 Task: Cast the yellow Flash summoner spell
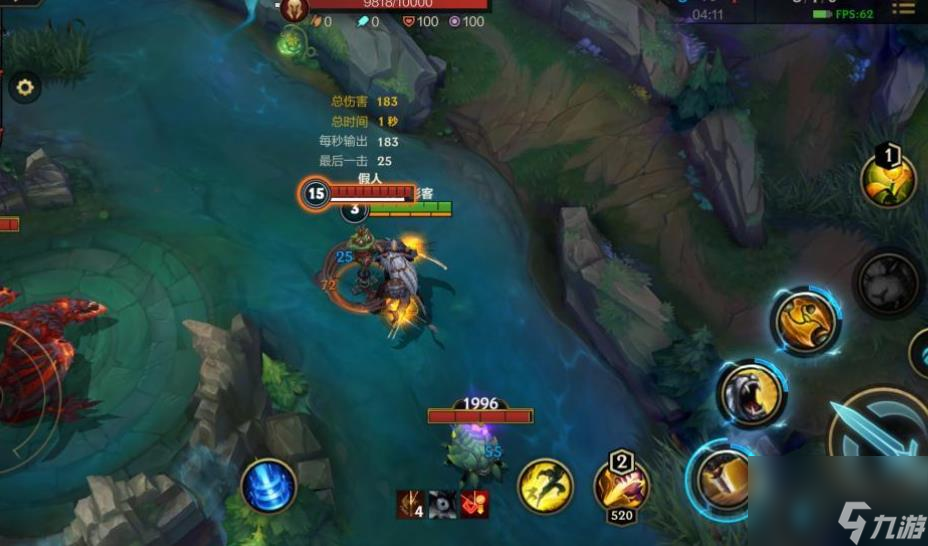[x=545, y=487]
